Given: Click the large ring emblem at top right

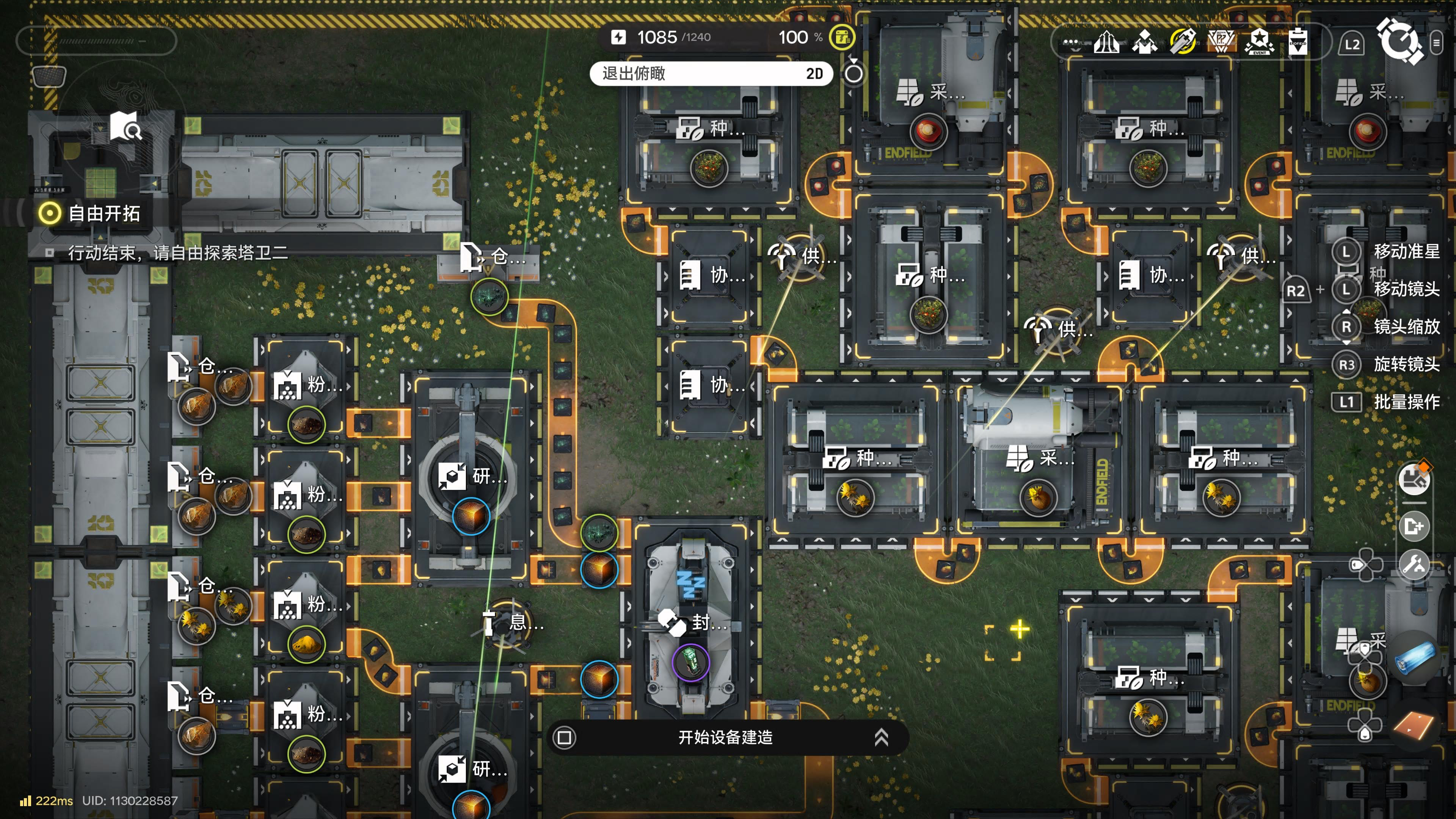Looking at the screenshot, I should point(1399,41).
